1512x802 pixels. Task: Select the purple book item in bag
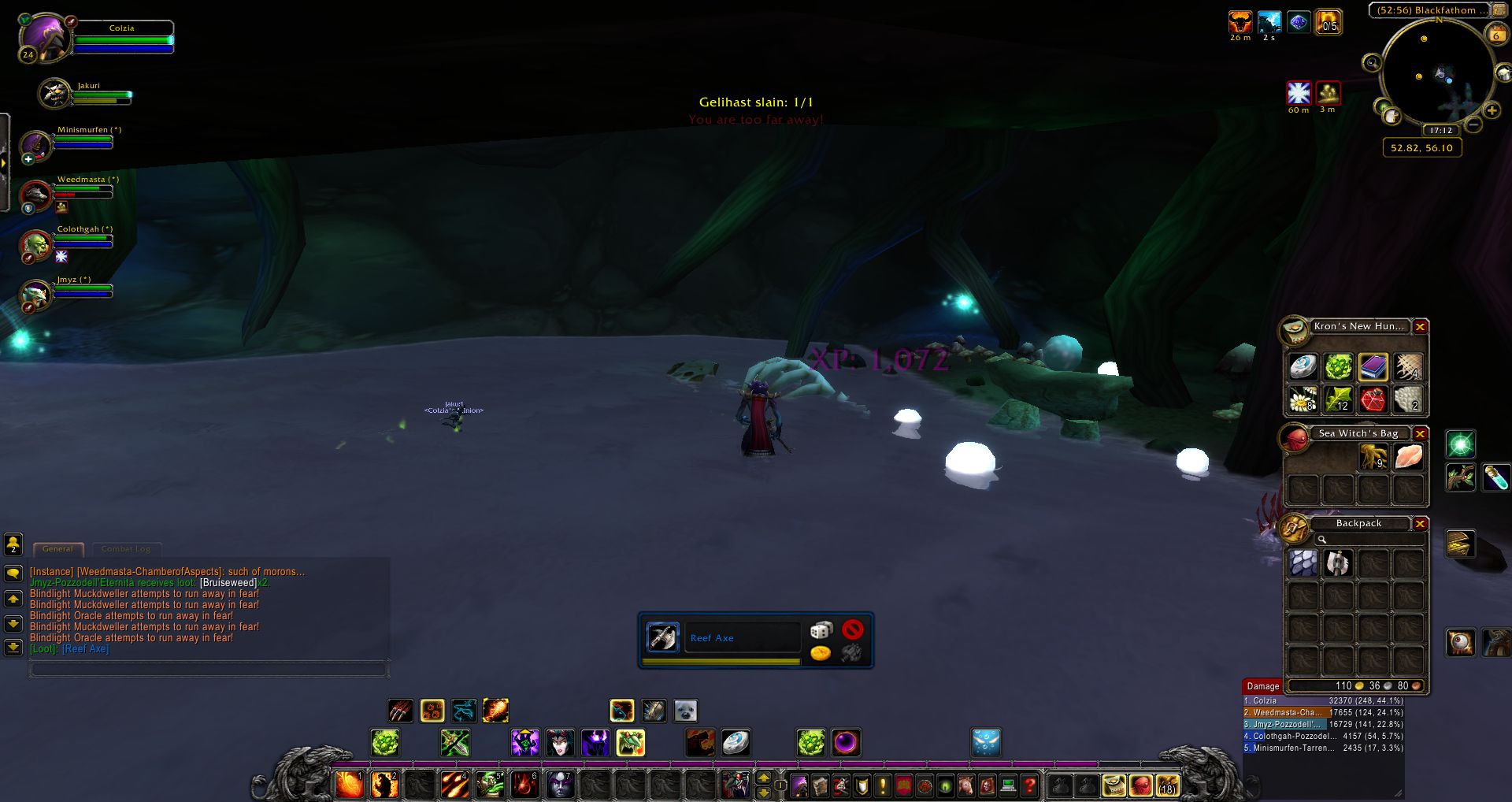[1373, 366]
